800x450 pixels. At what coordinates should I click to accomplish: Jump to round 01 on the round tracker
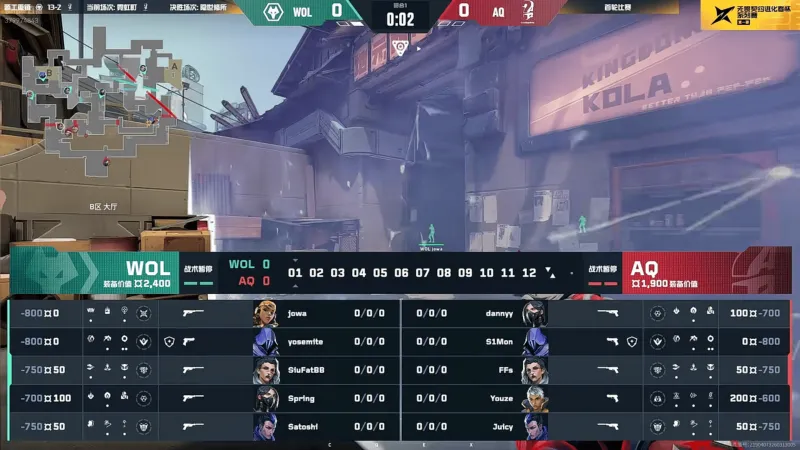coord(295,272)
